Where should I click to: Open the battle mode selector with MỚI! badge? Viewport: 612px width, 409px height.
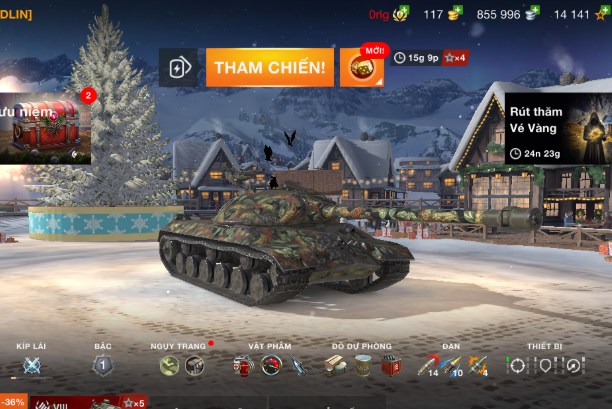361,67
